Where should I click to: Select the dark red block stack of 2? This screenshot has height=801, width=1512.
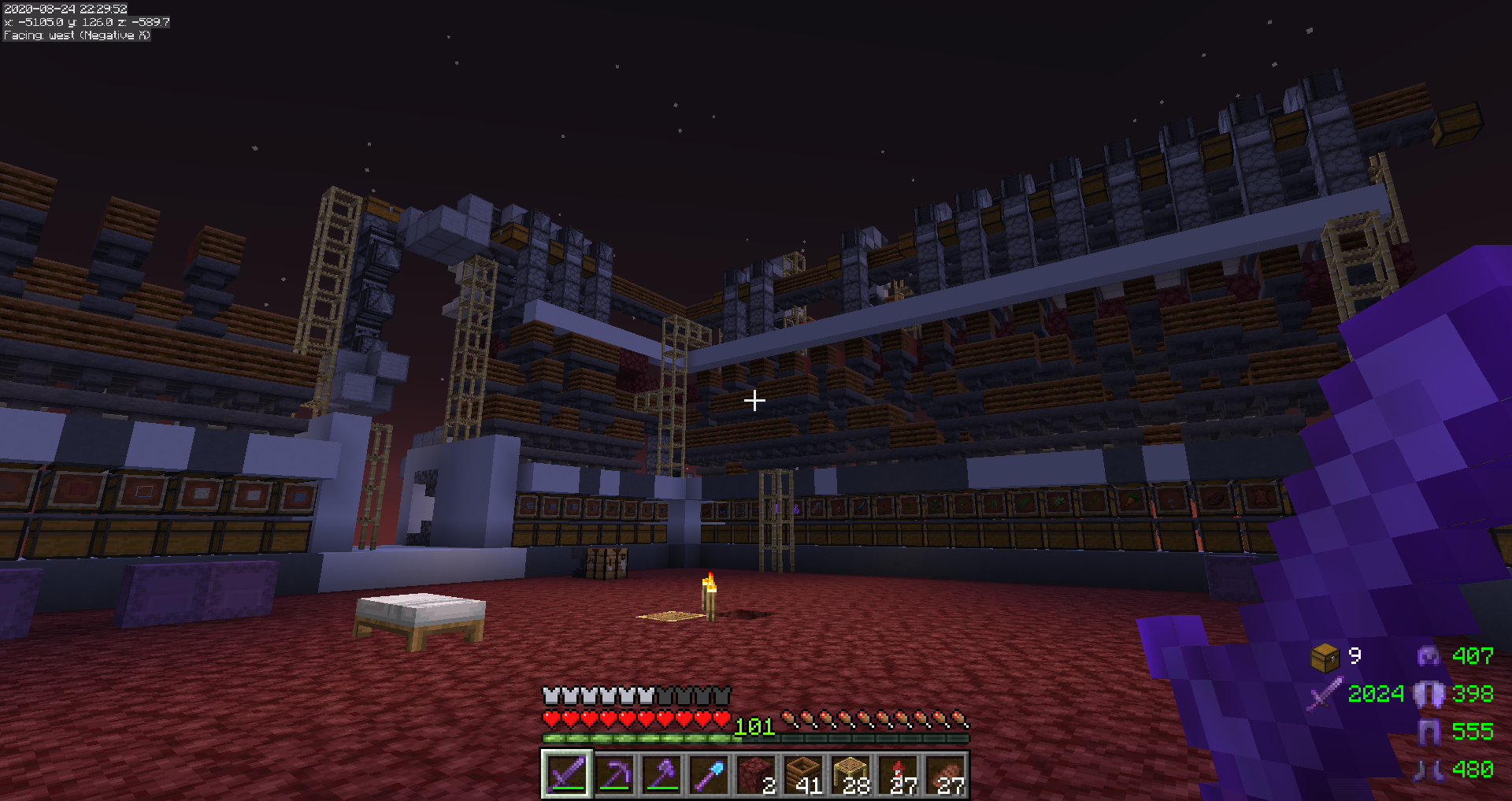click(756, 774)
